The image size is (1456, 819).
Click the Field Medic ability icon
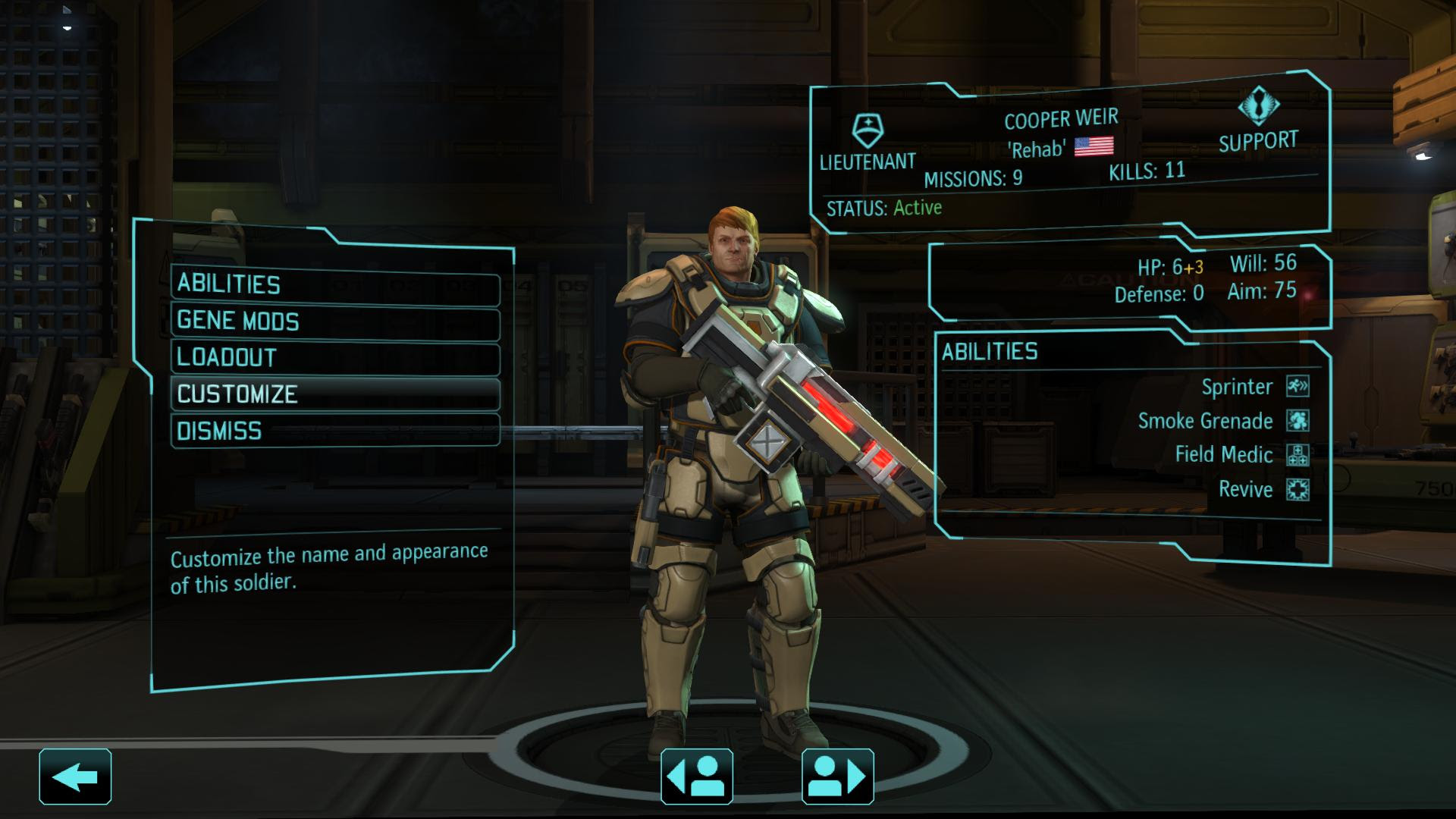(x=1300, y=456)
